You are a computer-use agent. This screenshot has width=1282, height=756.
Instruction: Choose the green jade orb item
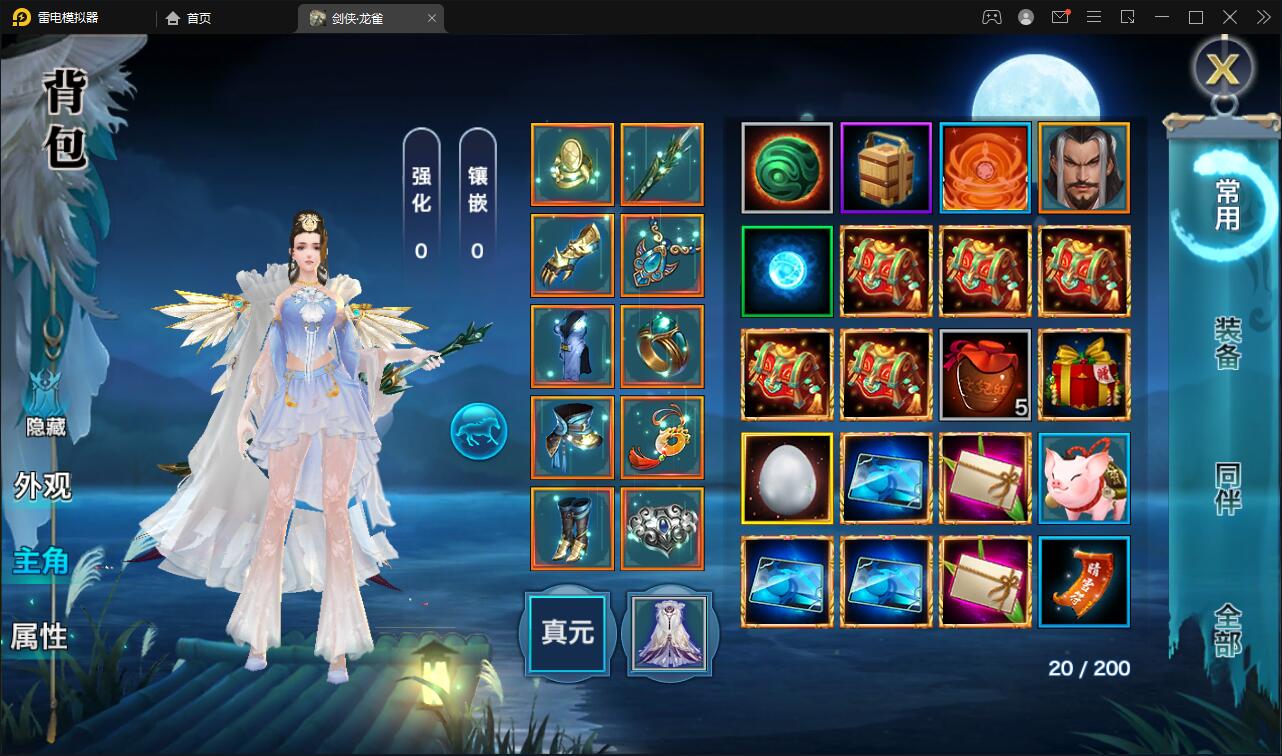tap(787, 168)
